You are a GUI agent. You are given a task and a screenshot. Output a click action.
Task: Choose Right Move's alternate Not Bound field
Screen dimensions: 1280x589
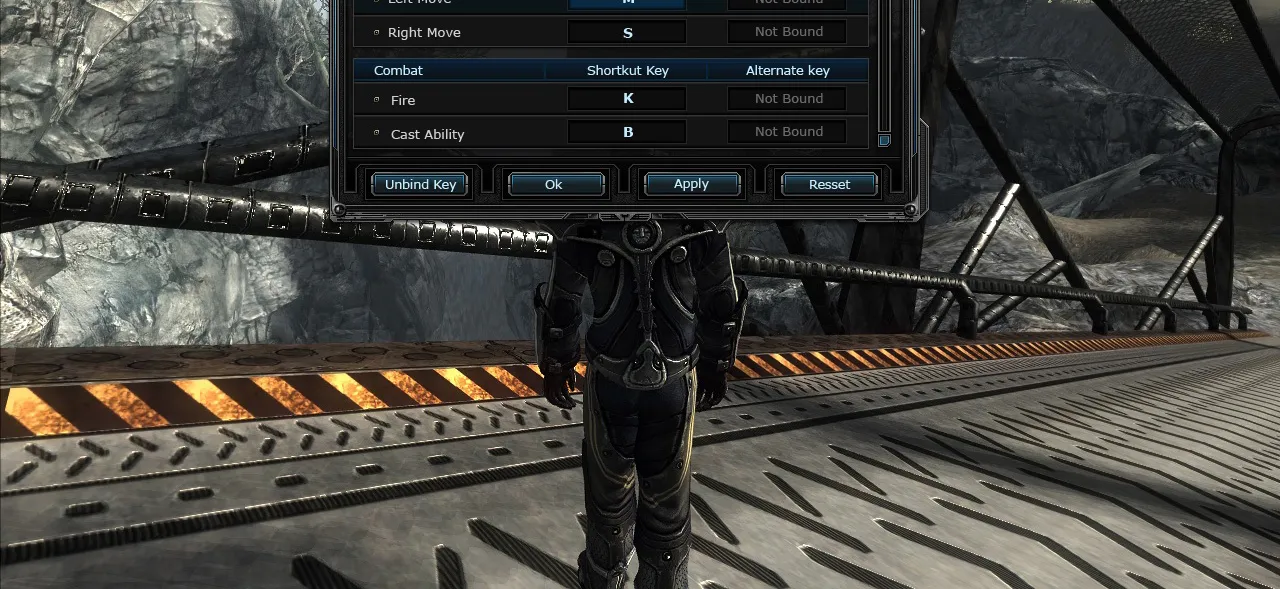[787, 32]
